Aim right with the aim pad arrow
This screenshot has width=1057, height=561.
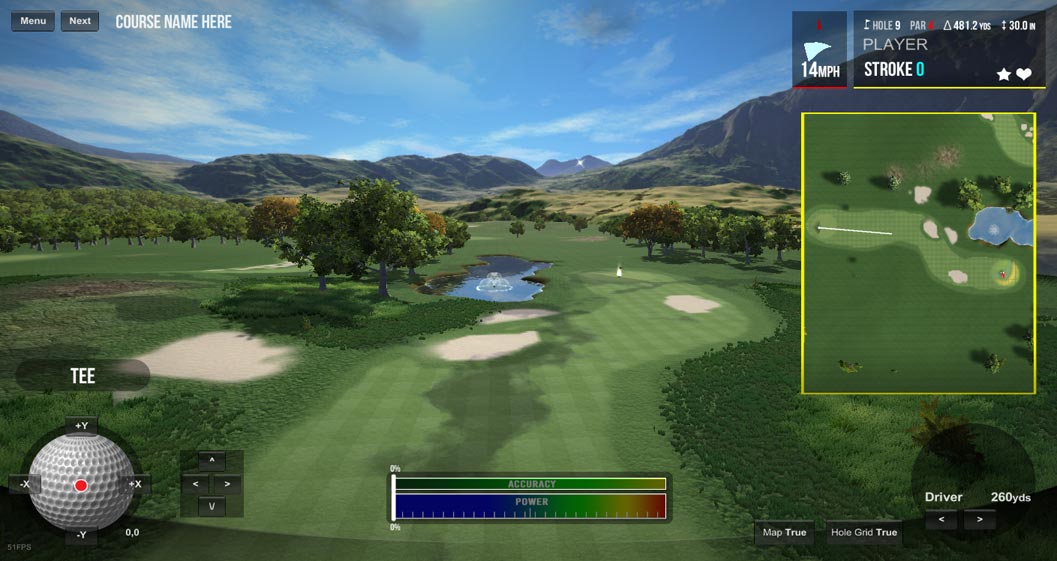tap(228, 484)
